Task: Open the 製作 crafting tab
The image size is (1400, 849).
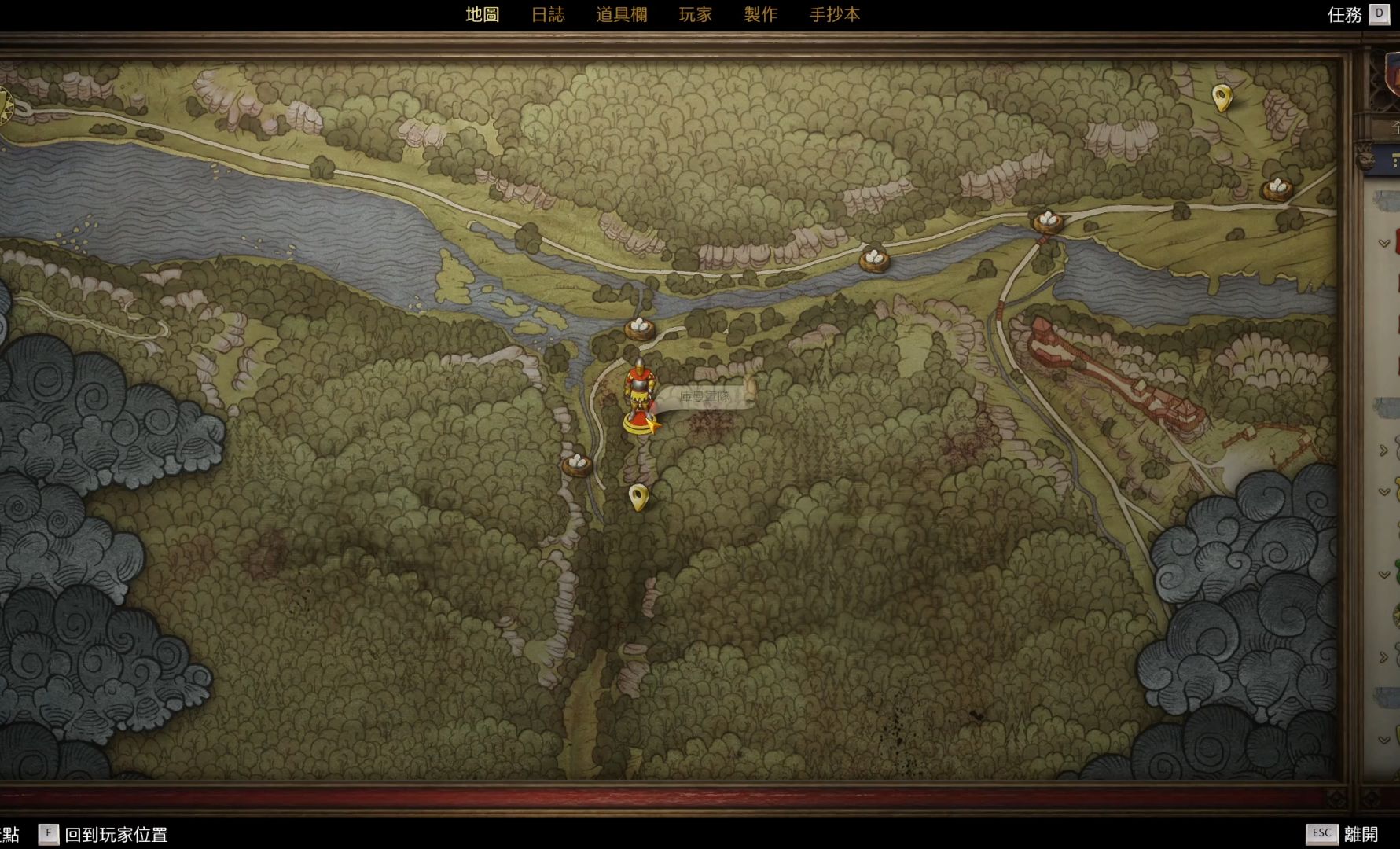Action: (760, 14)
